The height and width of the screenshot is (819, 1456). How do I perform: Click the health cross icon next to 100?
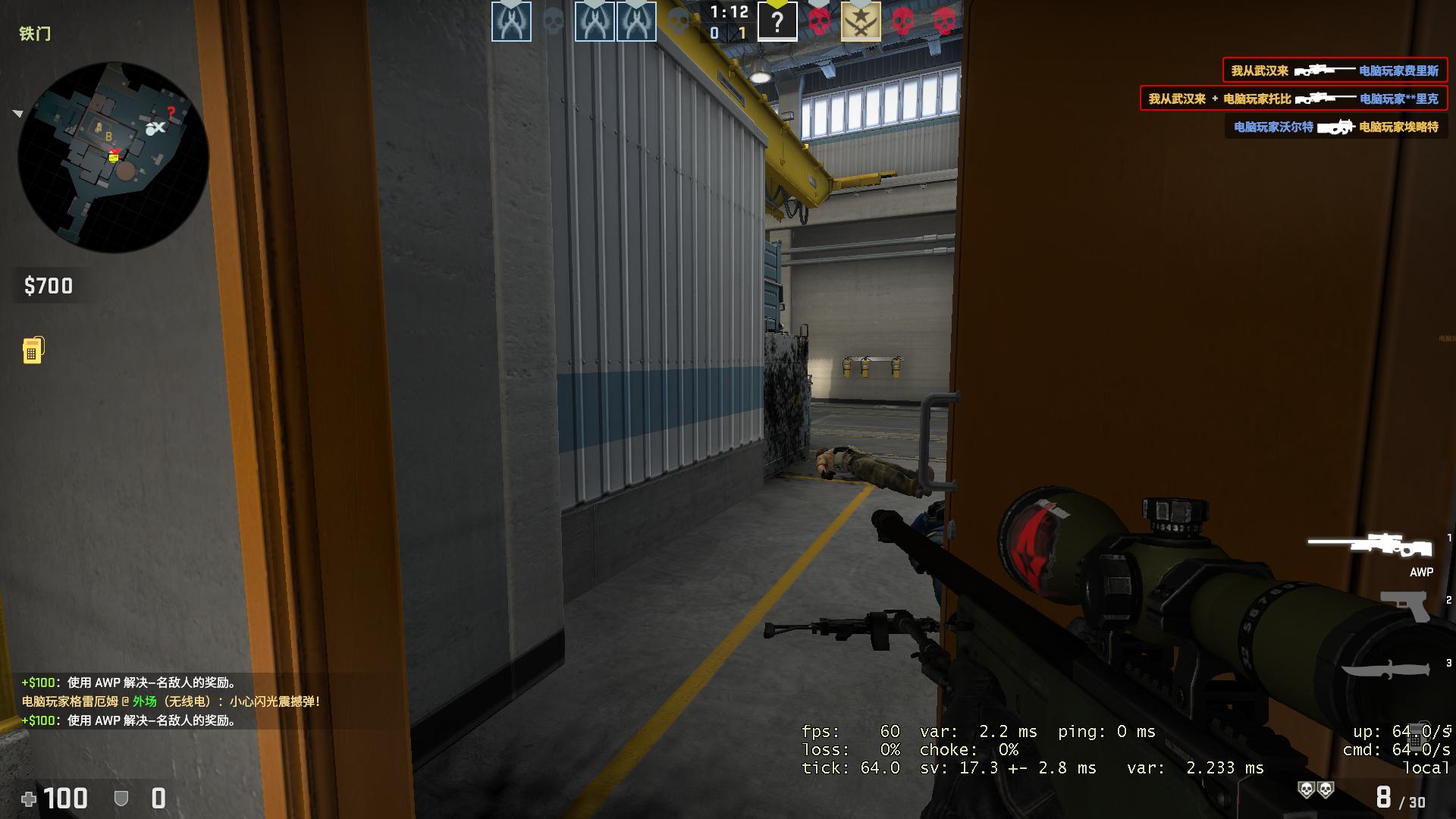30,798
